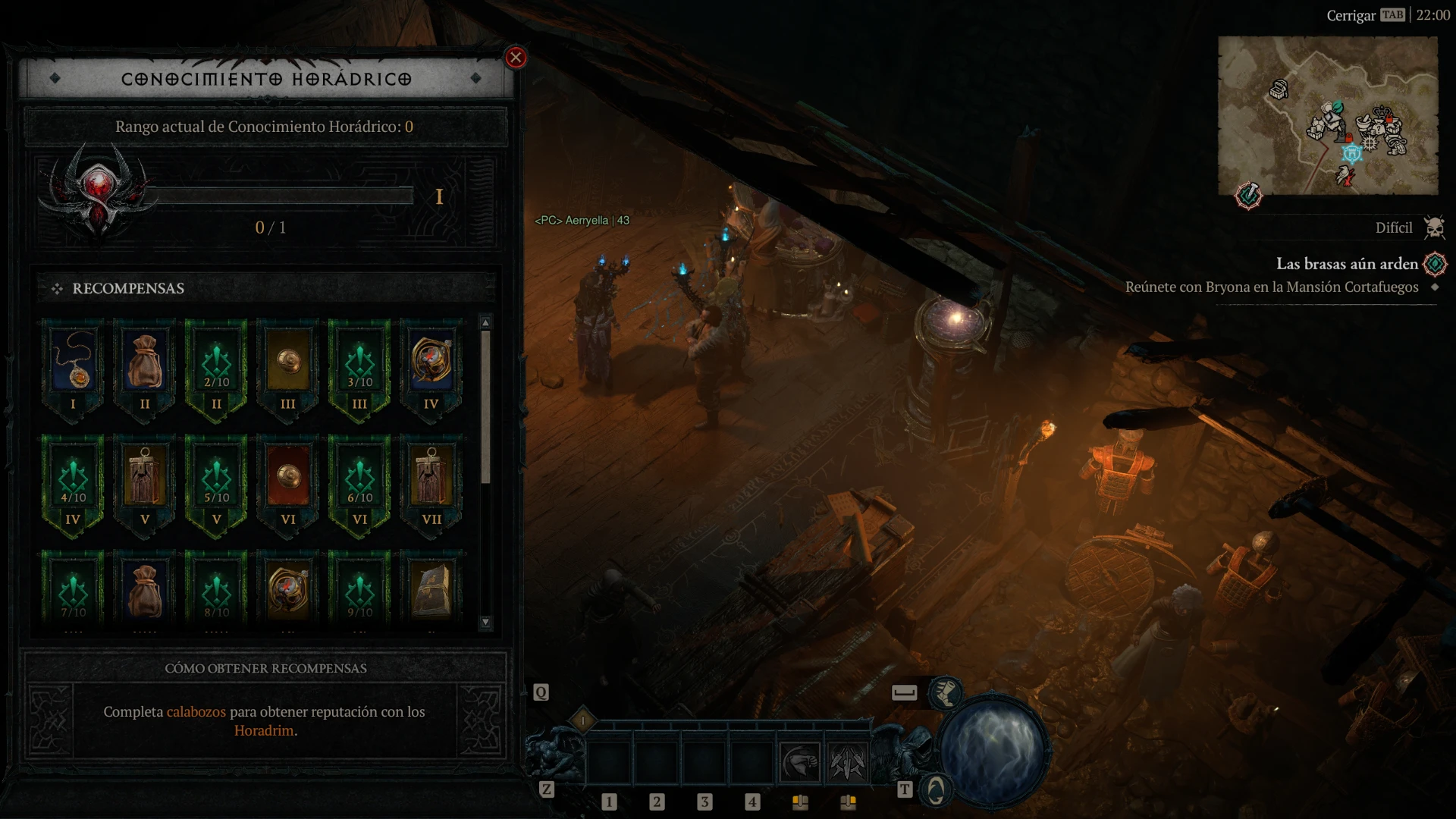Click the rewards list up arrow
Image resolution: width=1456 pixels, height=819 pixels.
click(x=485, y=323)
